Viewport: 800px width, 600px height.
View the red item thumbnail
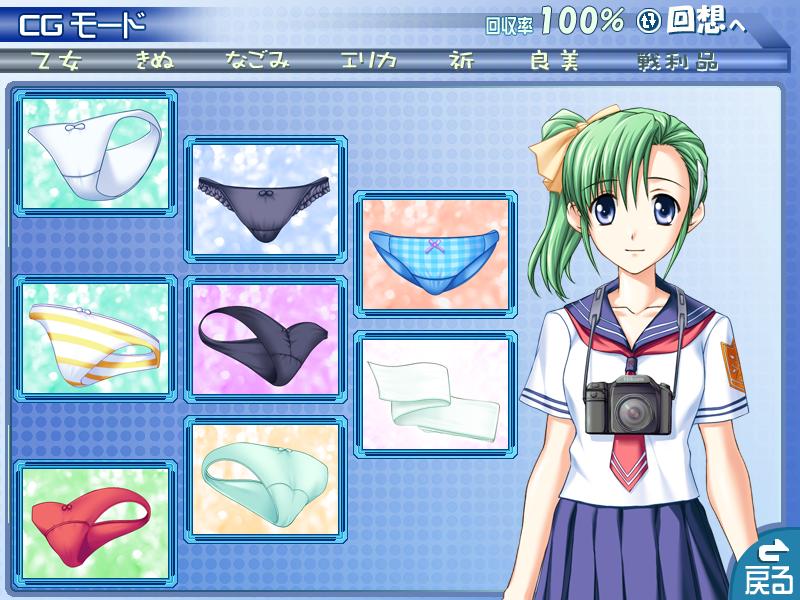95,520
